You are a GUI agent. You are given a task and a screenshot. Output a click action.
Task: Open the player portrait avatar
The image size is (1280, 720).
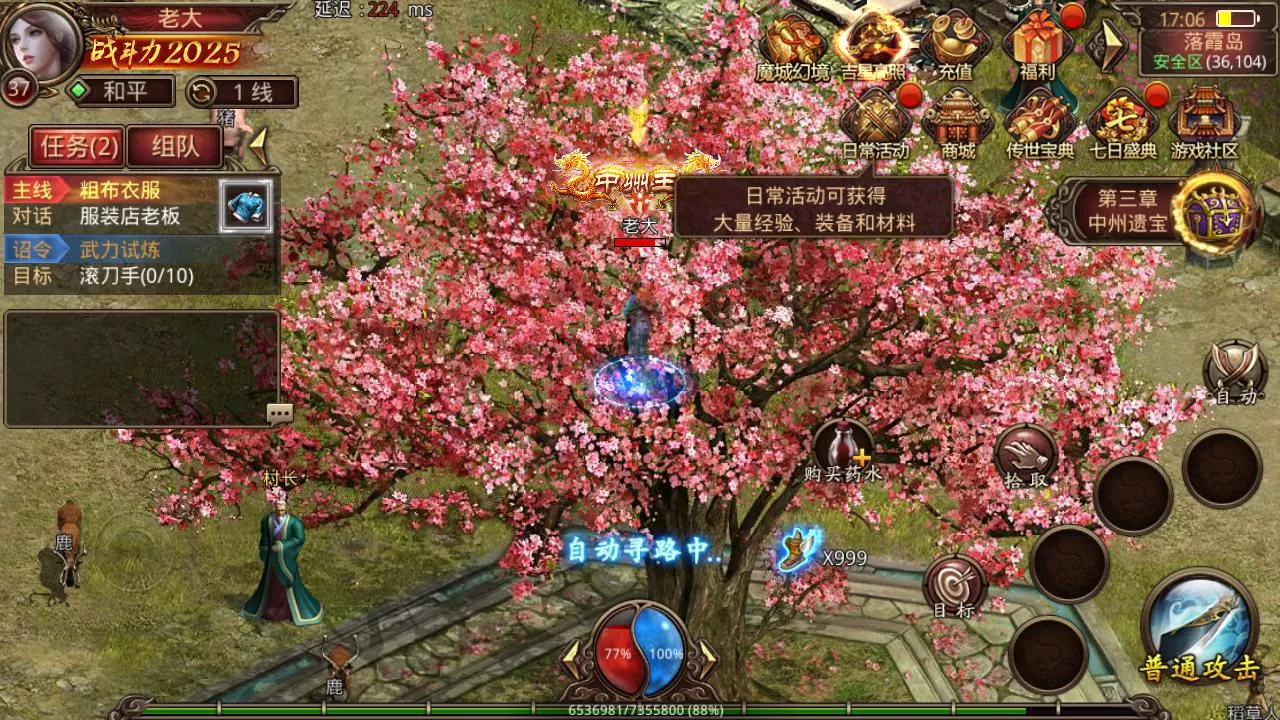(44, 42)
